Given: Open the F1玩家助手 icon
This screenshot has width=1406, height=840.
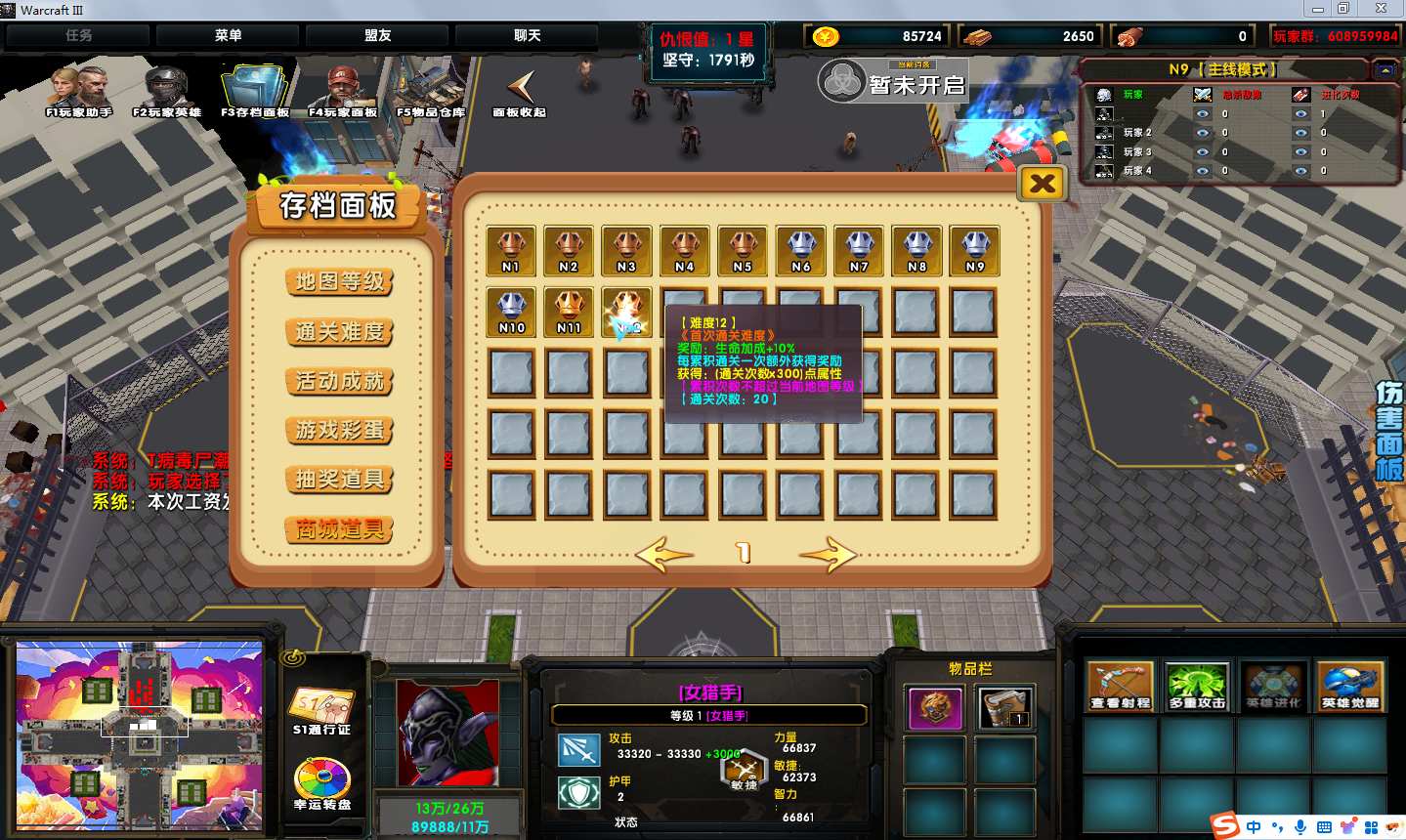Looking at the screenshot, I should click(x=78, y=91).
